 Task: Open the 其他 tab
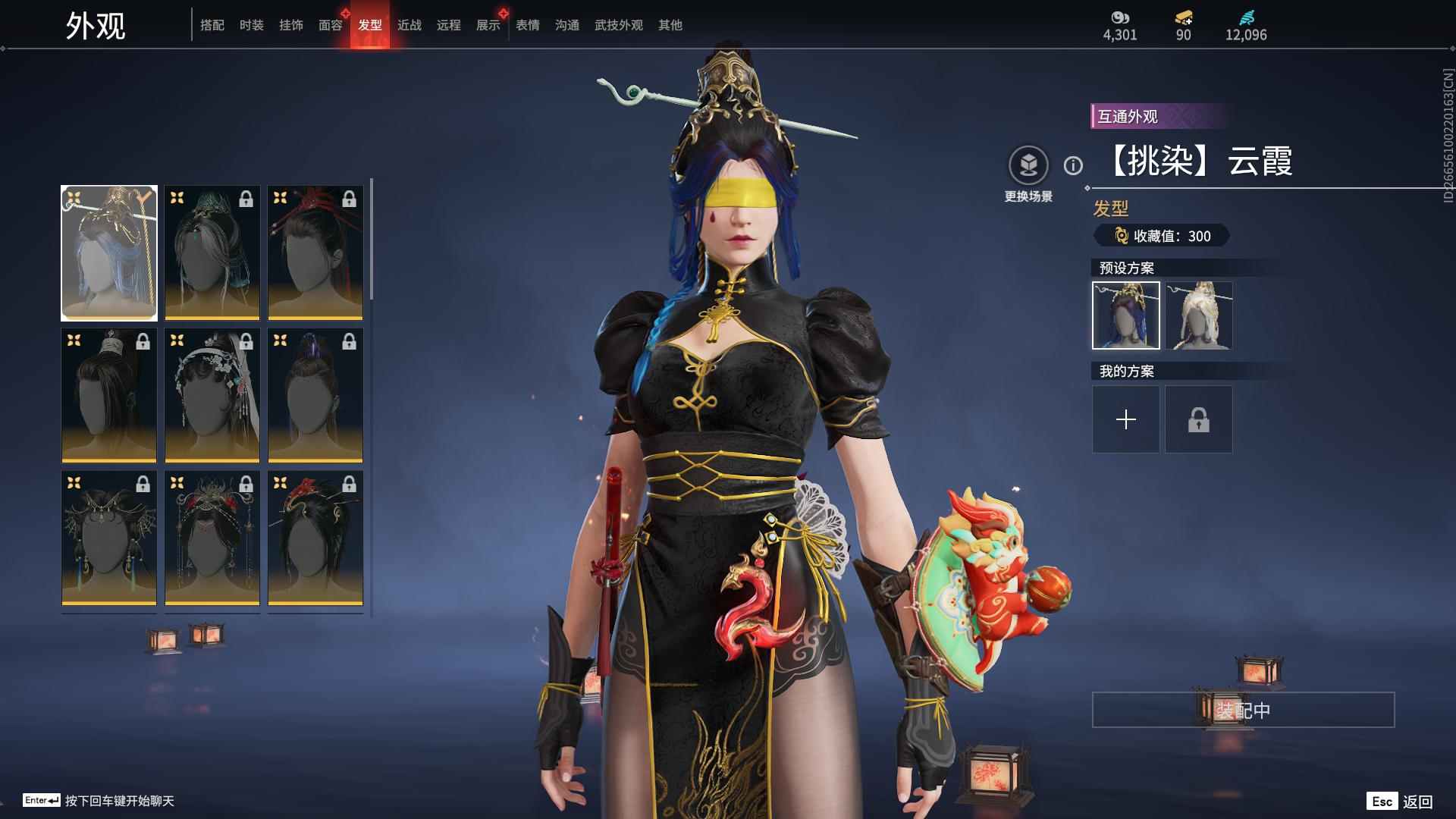670,25
